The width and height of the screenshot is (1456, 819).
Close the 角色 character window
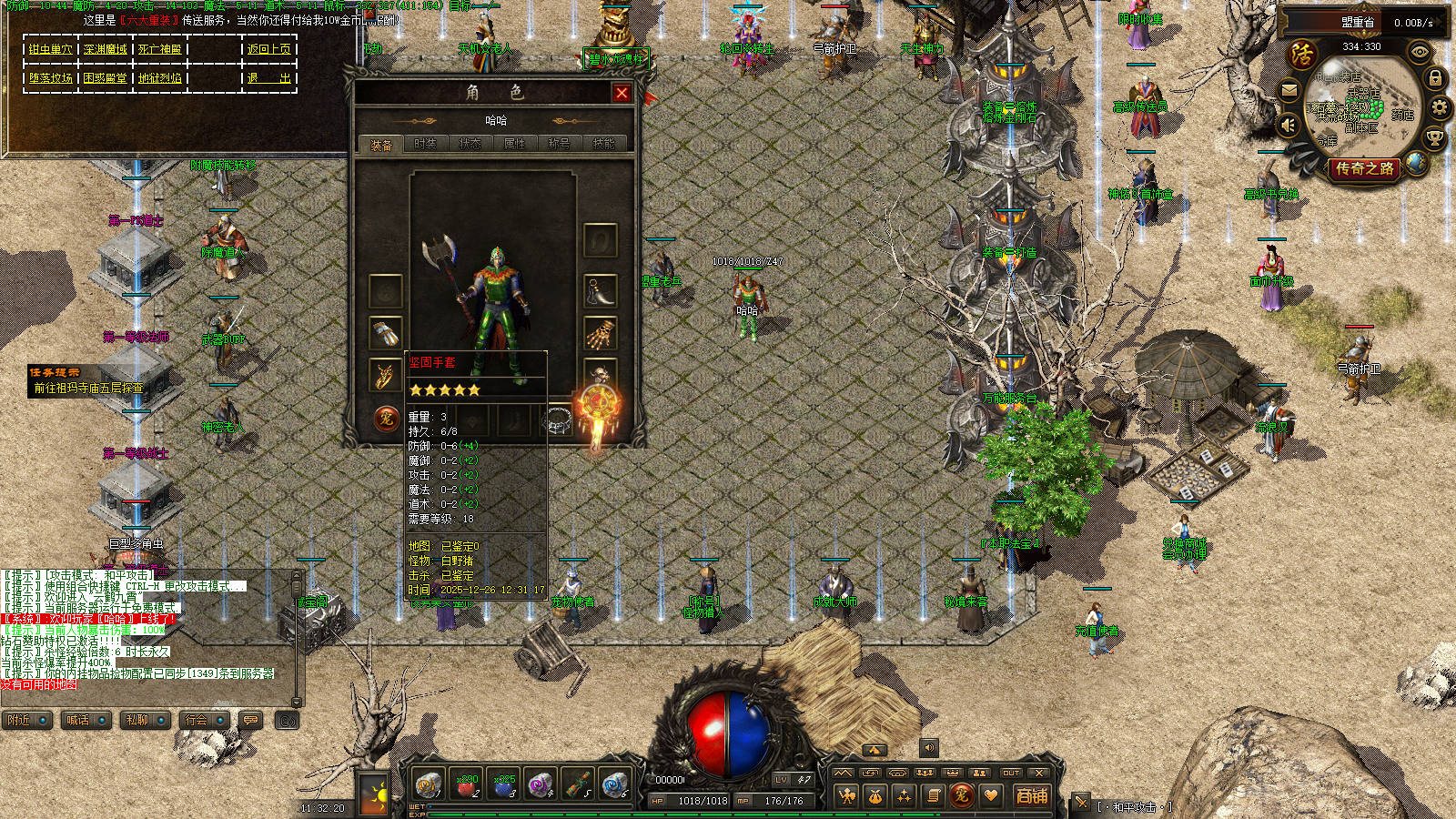pyautogui.click(x=622, y=93)
